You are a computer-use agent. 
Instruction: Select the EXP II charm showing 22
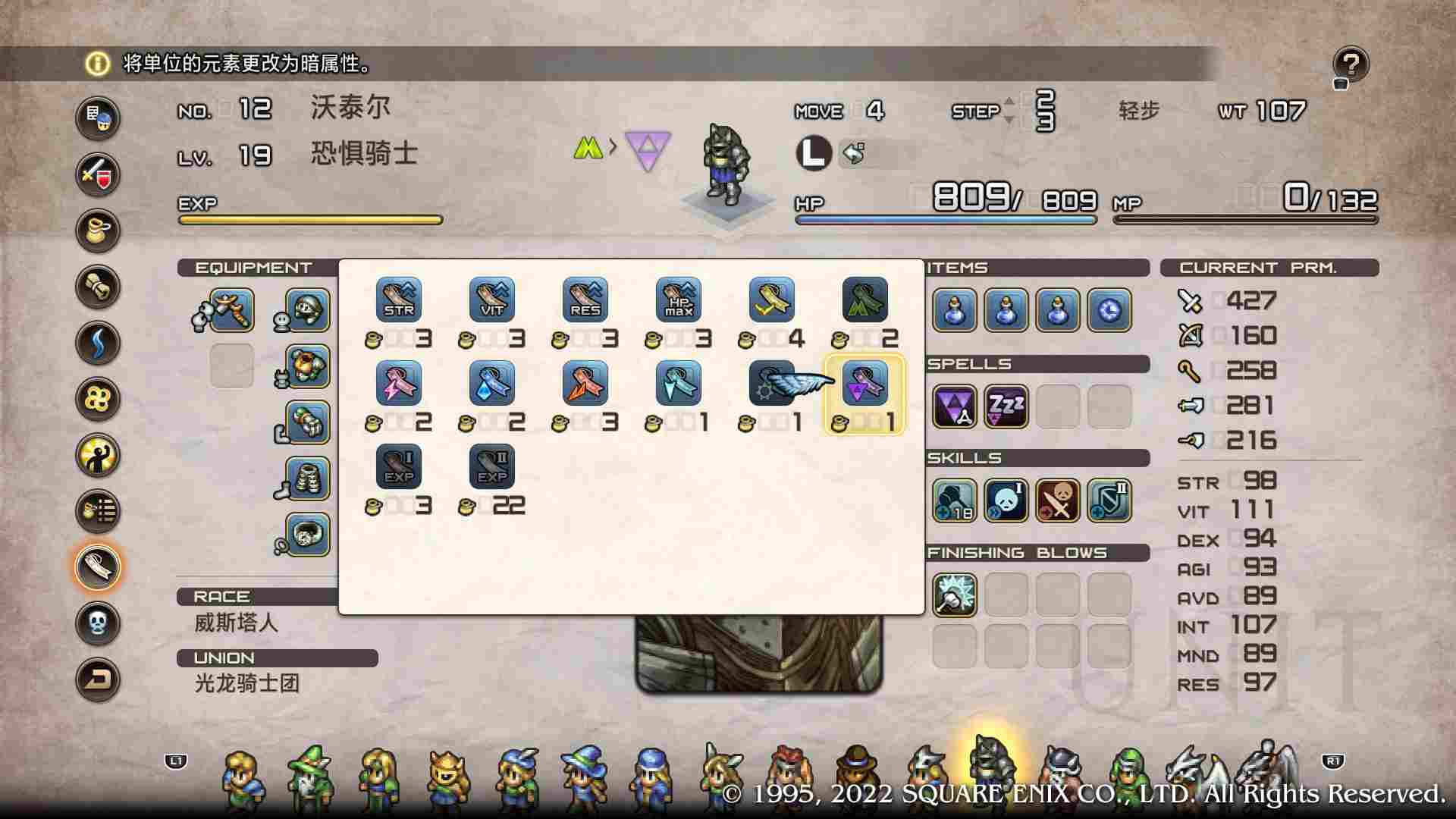coord(491,466)
